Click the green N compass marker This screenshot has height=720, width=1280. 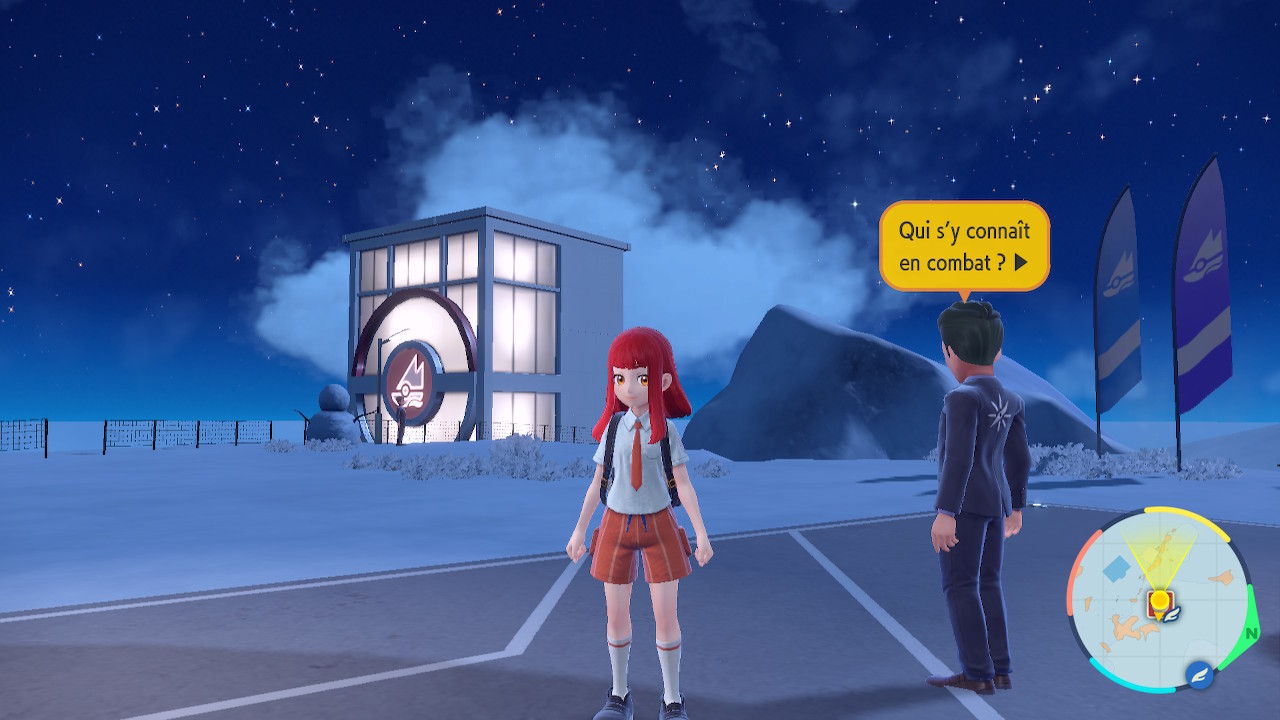[1251, 634]
